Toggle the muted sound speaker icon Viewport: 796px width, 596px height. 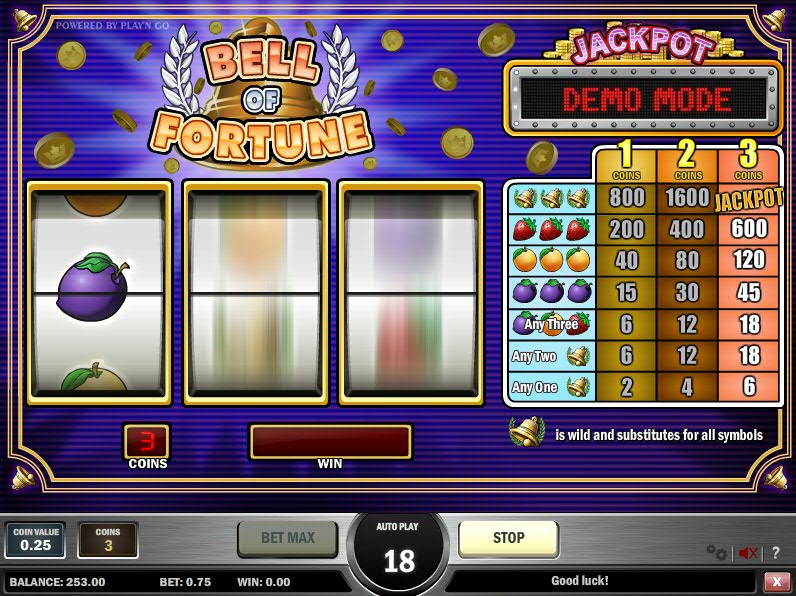coord(746,552)
